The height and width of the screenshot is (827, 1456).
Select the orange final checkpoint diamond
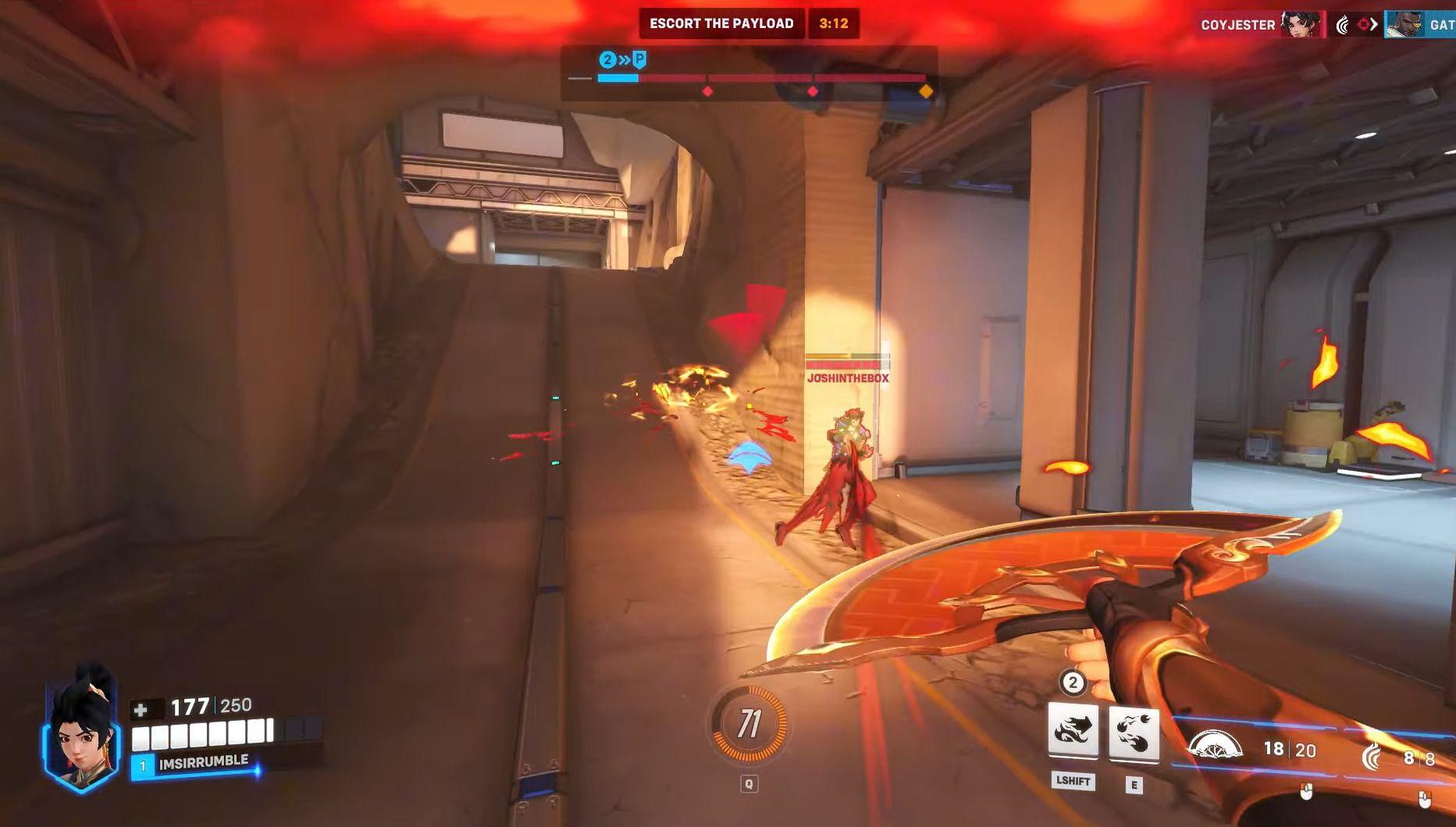tap(926, 91)
